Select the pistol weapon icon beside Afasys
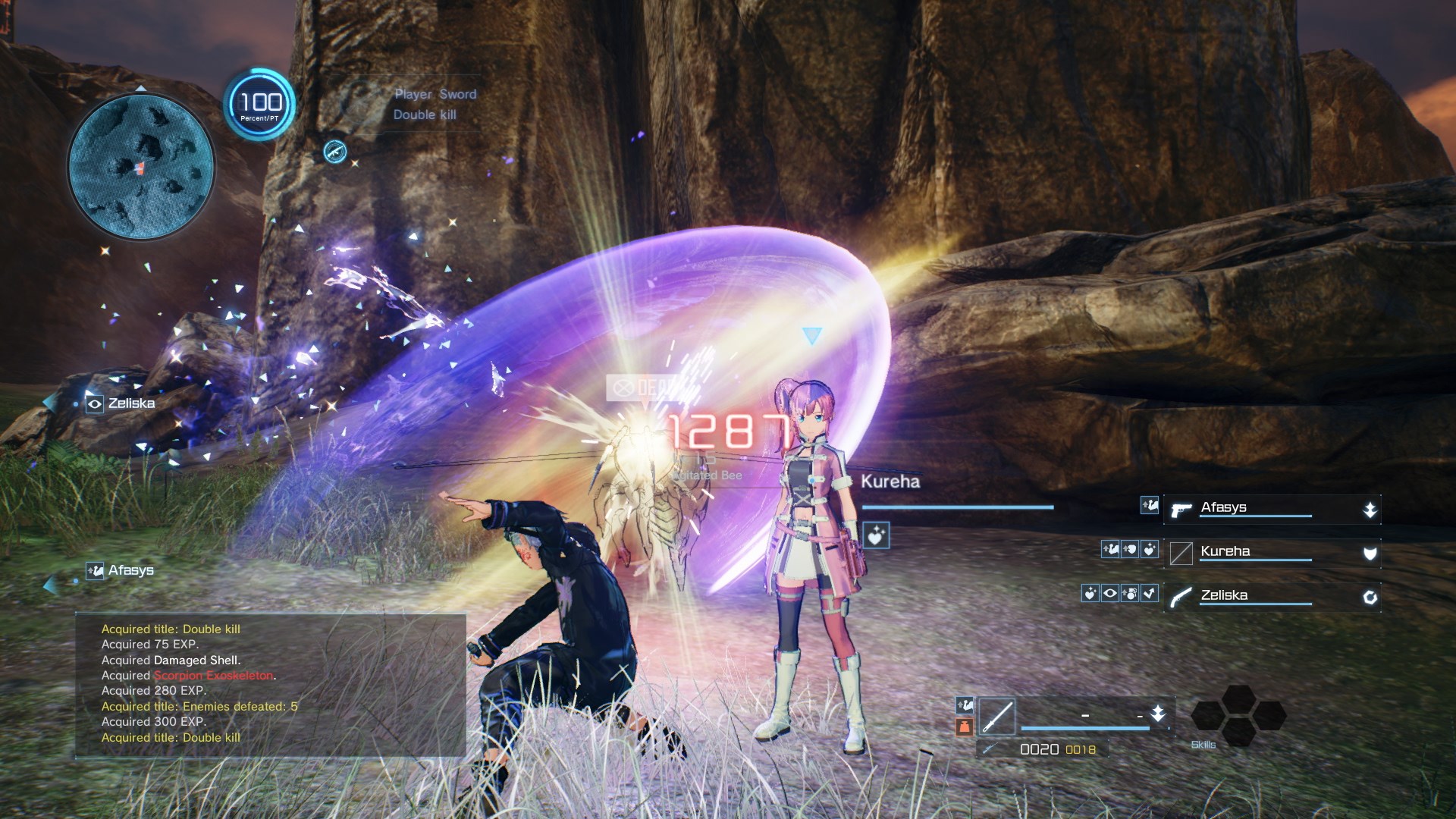This screenshot has height=819, width=1456. pos(1181,510)
